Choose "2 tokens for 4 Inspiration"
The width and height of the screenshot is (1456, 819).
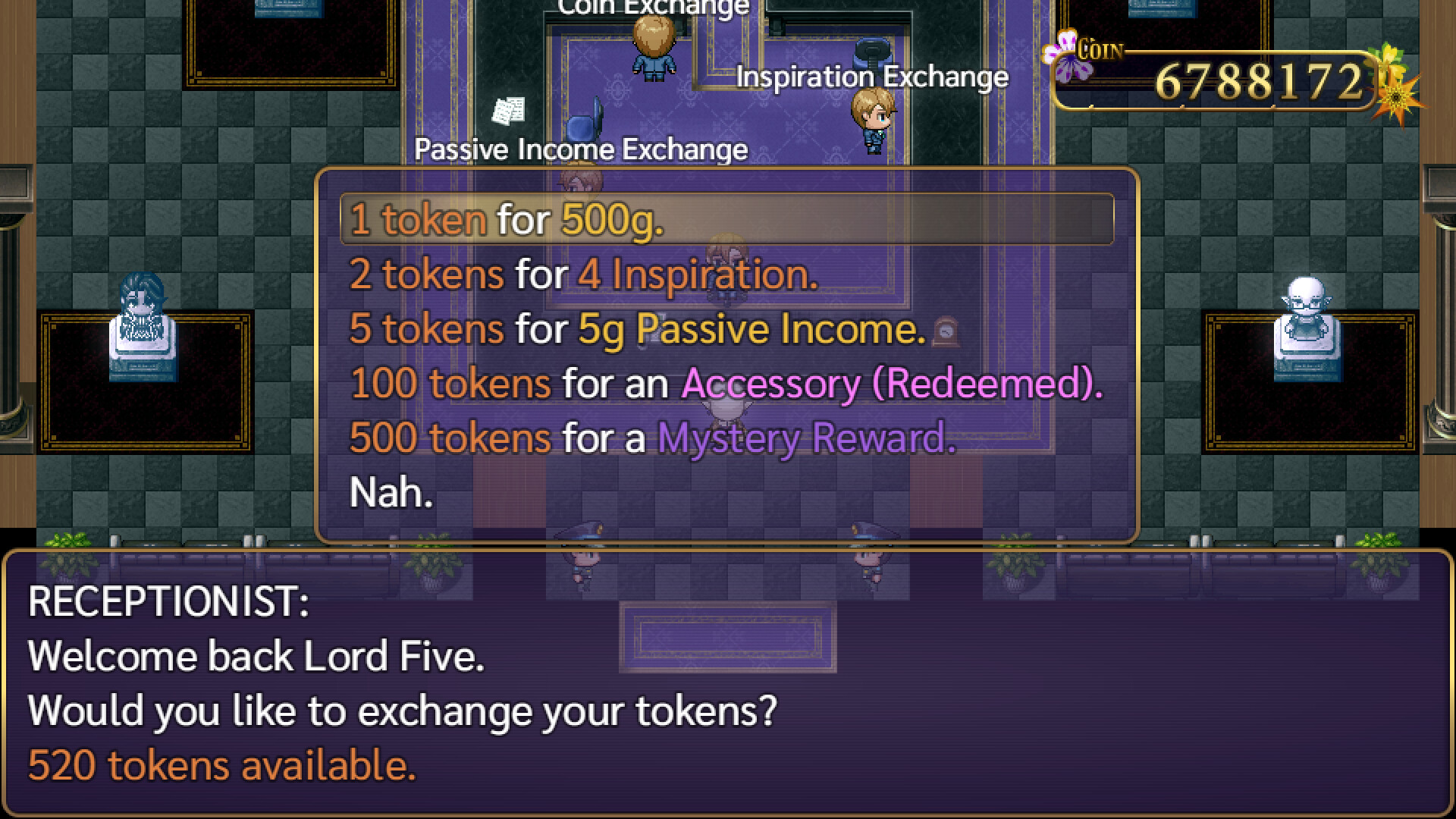584,275
